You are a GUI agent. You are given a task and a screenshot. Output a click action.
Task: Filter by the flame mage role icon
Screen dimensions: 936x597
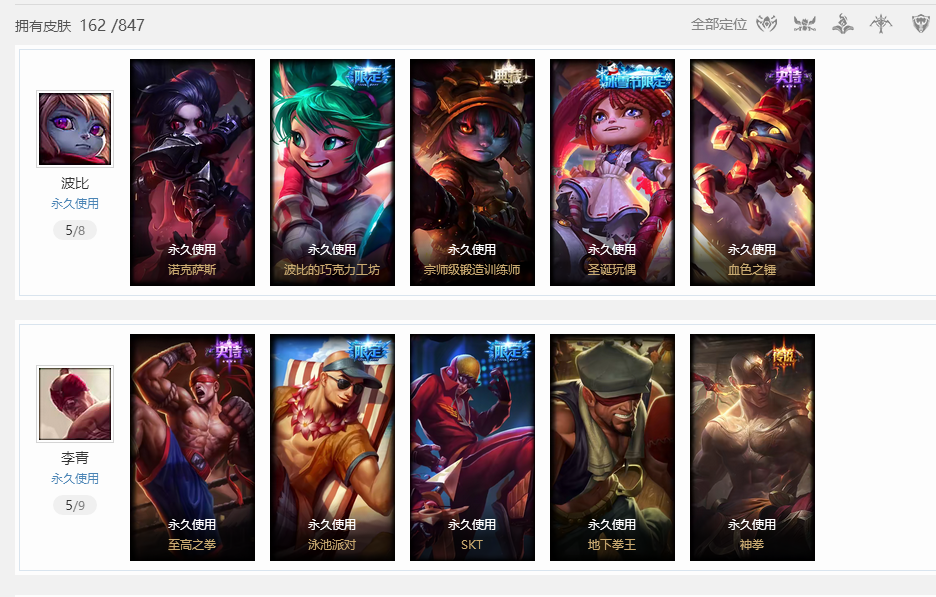point(842,24)
